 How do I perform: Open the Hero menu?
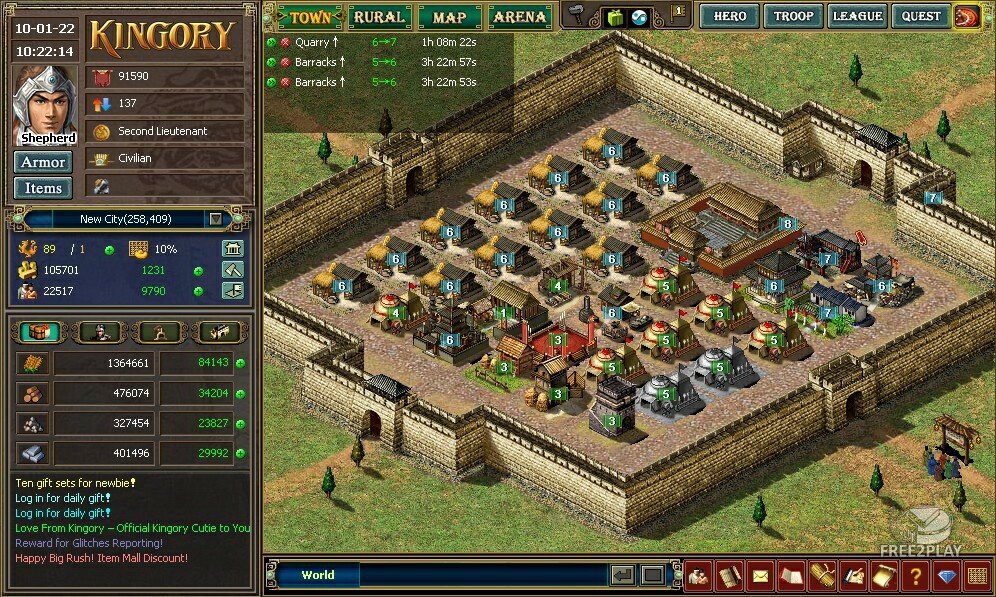click(729, 16)
